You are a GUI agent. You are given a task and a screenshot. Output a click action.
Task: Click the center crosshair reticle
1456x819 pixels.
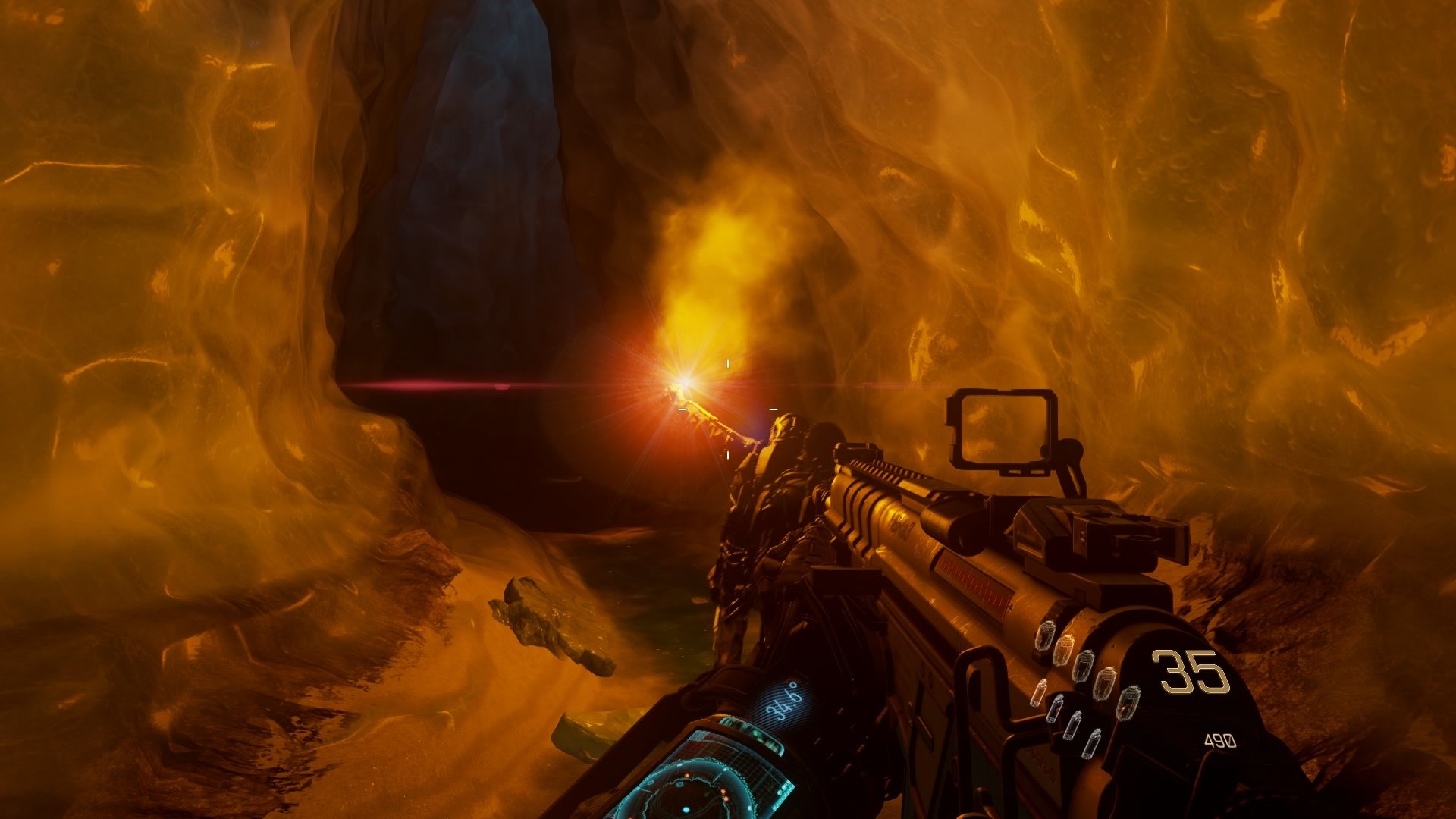click(728, 409)
